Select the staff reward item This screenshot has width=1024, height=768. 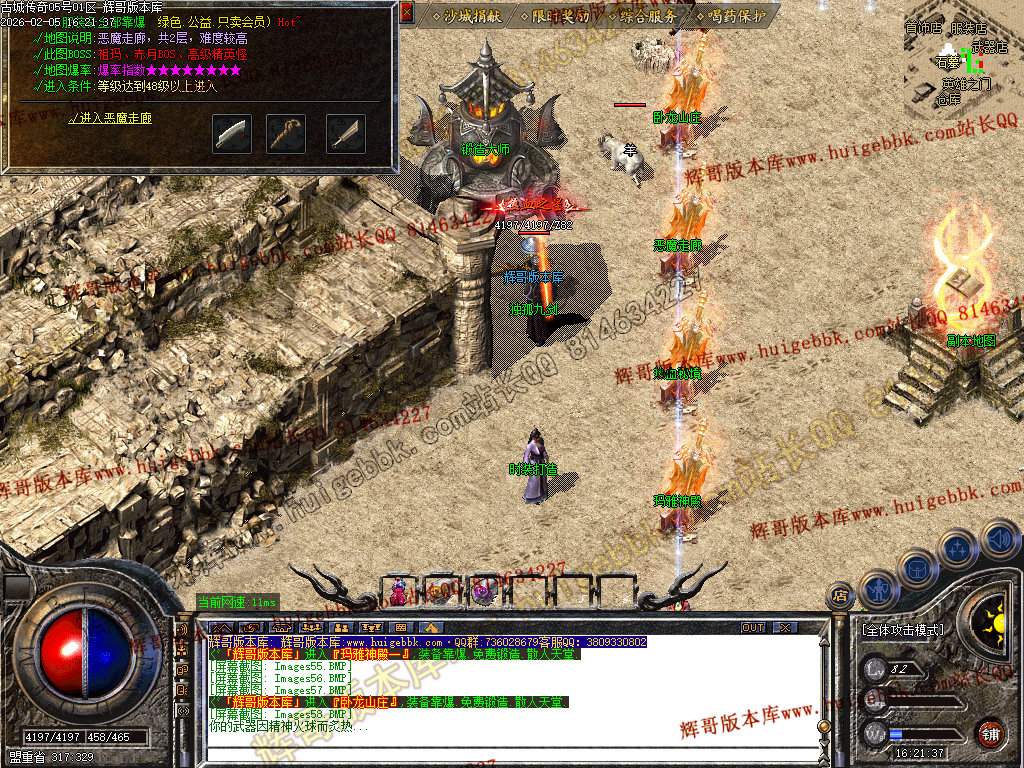click(286, 134)
